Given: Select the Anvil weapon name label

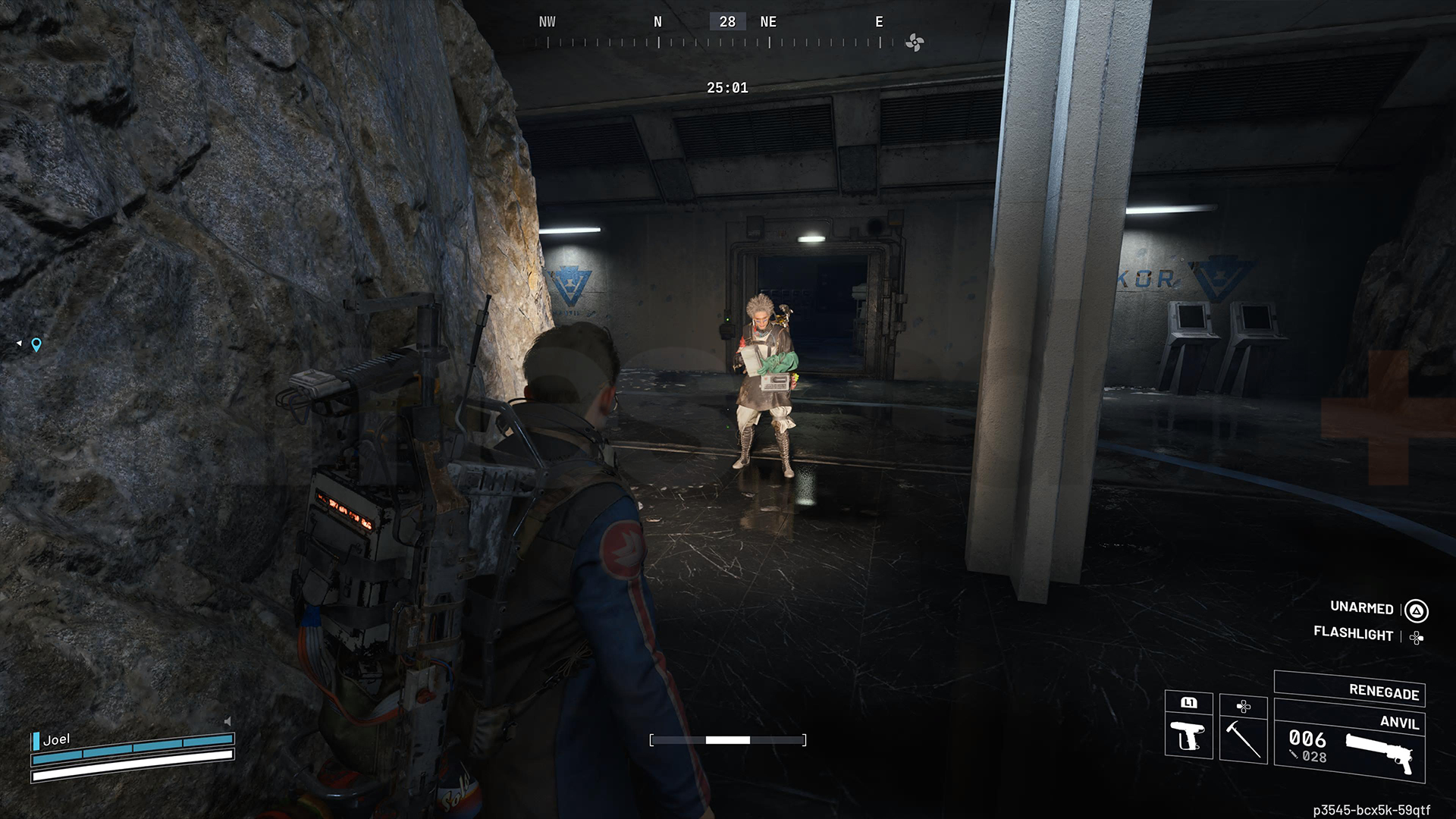Looking at the screenshot, I should click(1399, 723).
